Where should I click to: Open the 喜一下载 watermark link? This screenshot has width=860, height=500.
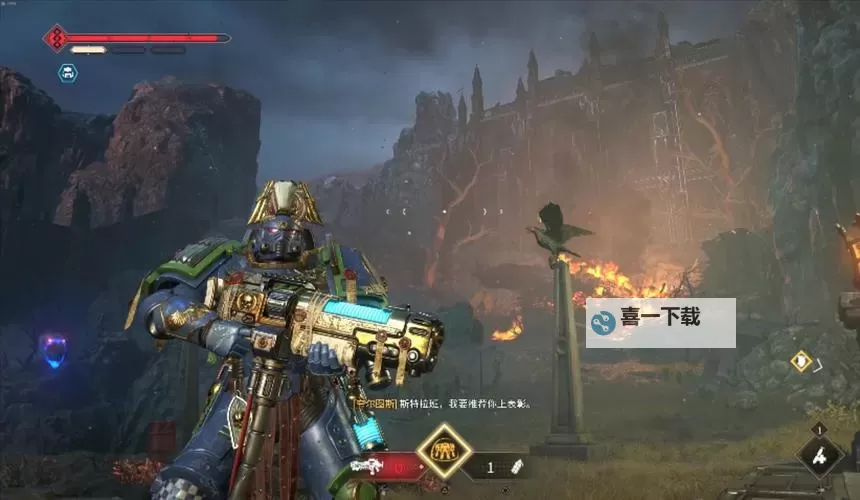[x=660, y=322]
